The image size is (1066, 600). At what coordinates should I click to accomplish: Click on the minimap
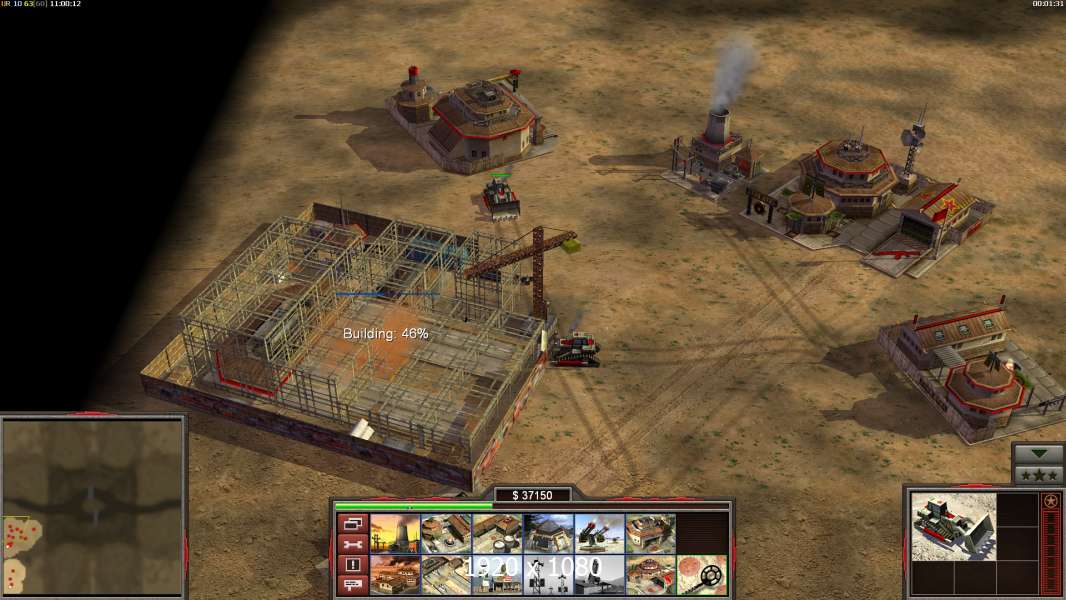93,507
